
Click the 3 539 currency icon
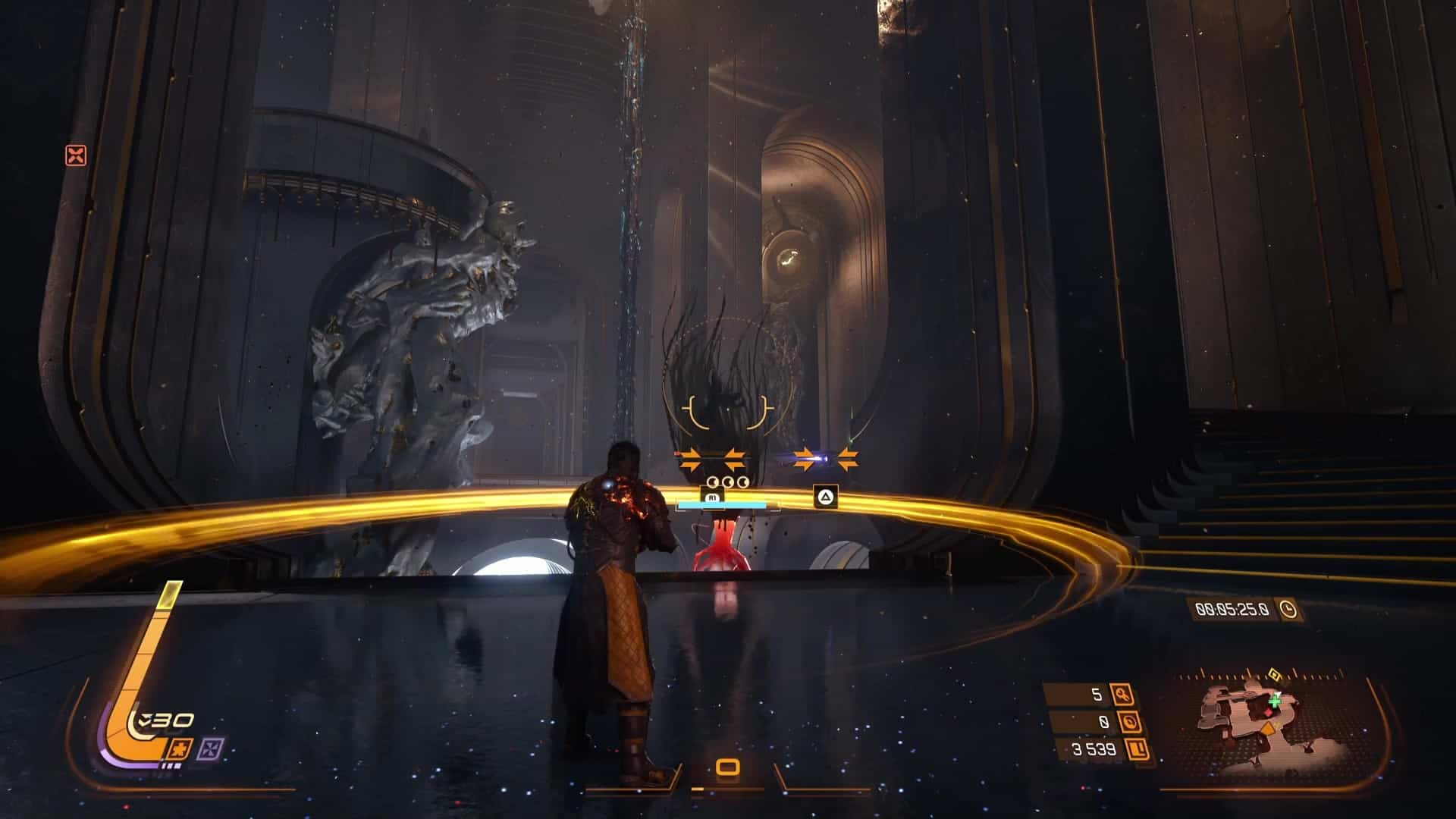point(1137,749)
